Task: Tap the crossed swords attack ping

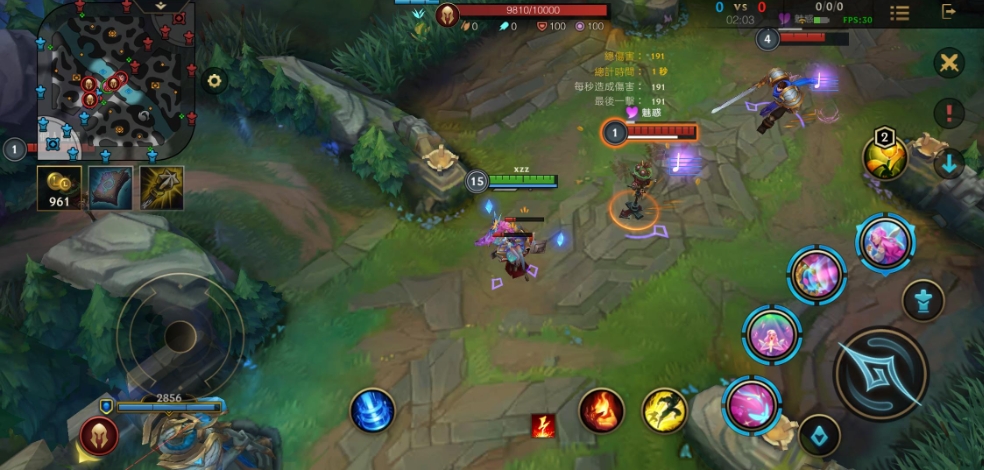Action: (x=949, y=63)
